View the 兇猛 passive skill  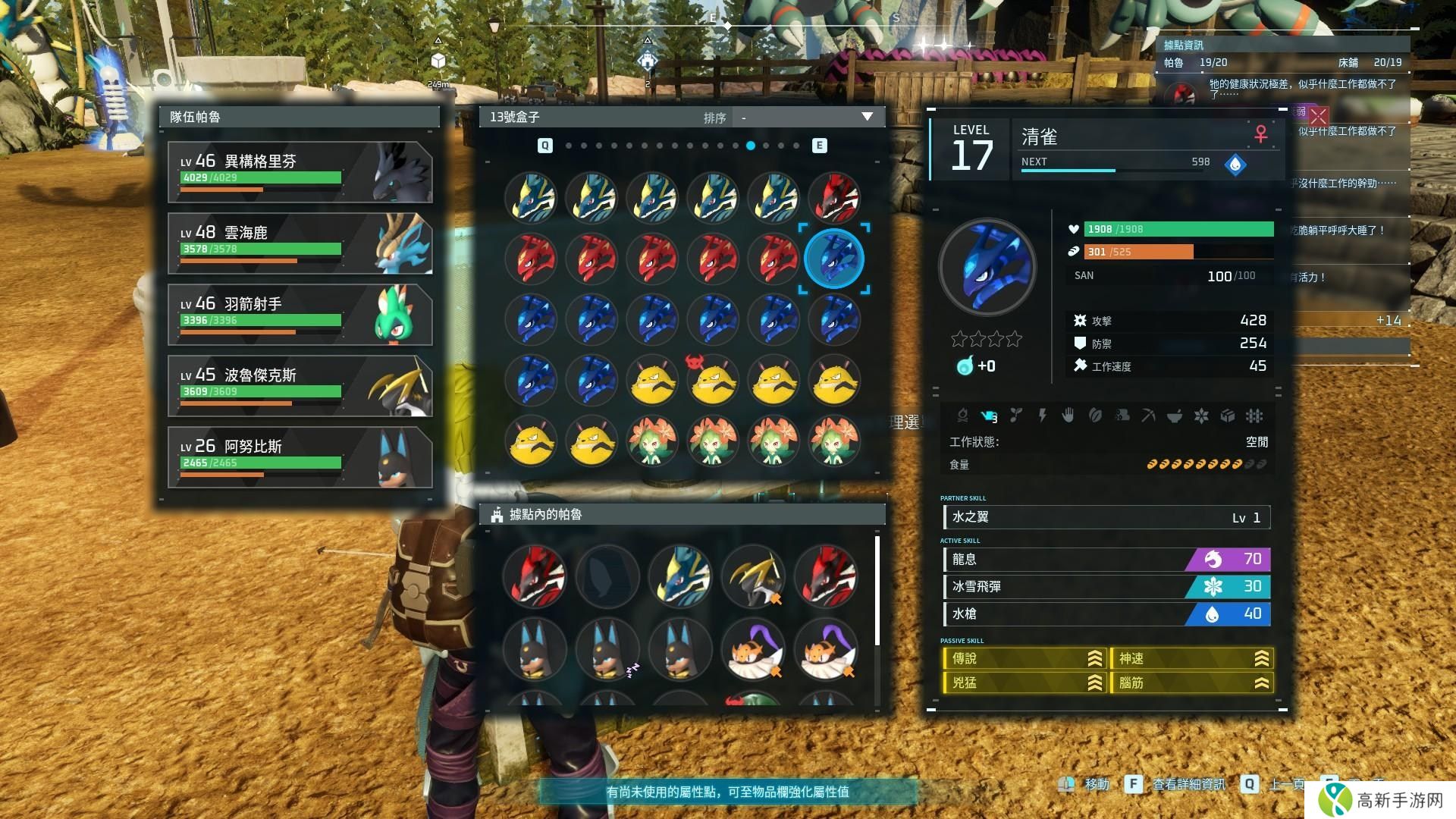pyautogui.click(x=1025, y=683)
